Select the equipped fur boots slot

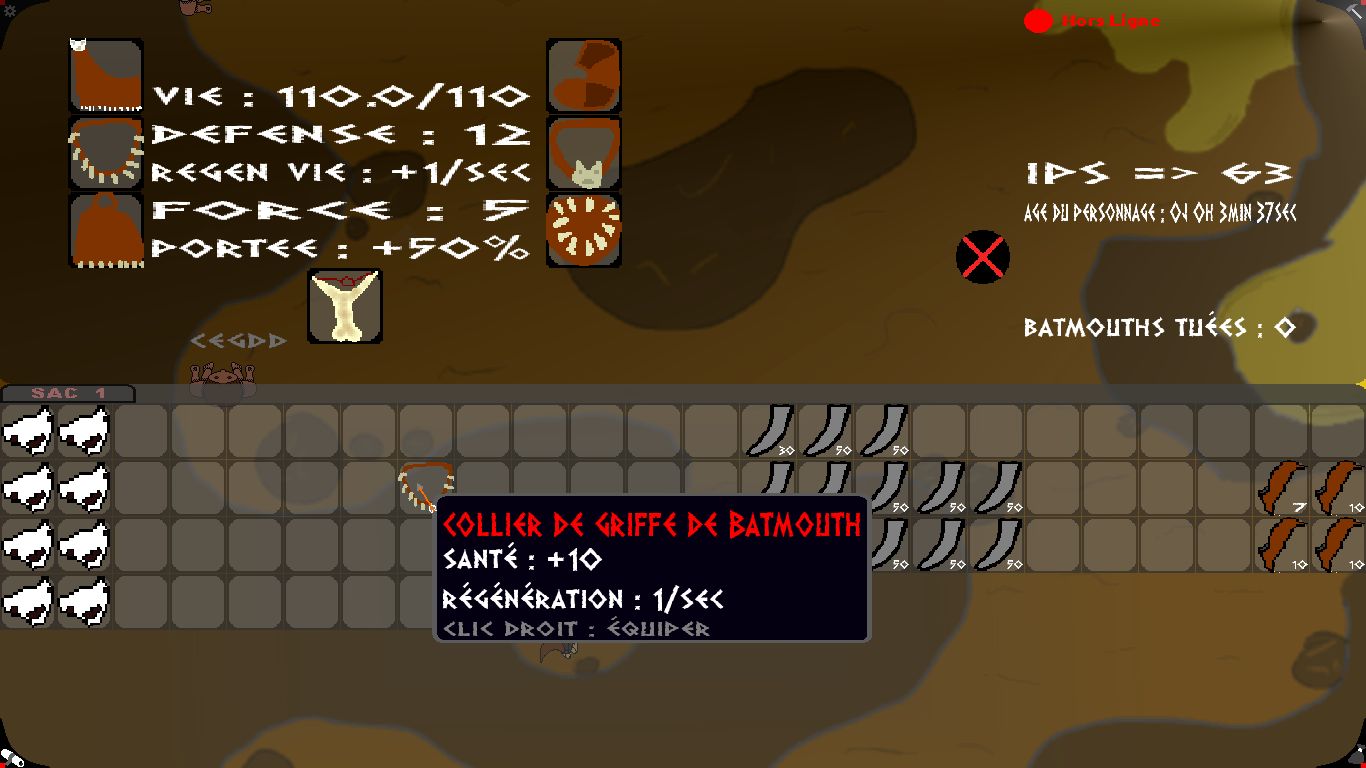point(584,76)
